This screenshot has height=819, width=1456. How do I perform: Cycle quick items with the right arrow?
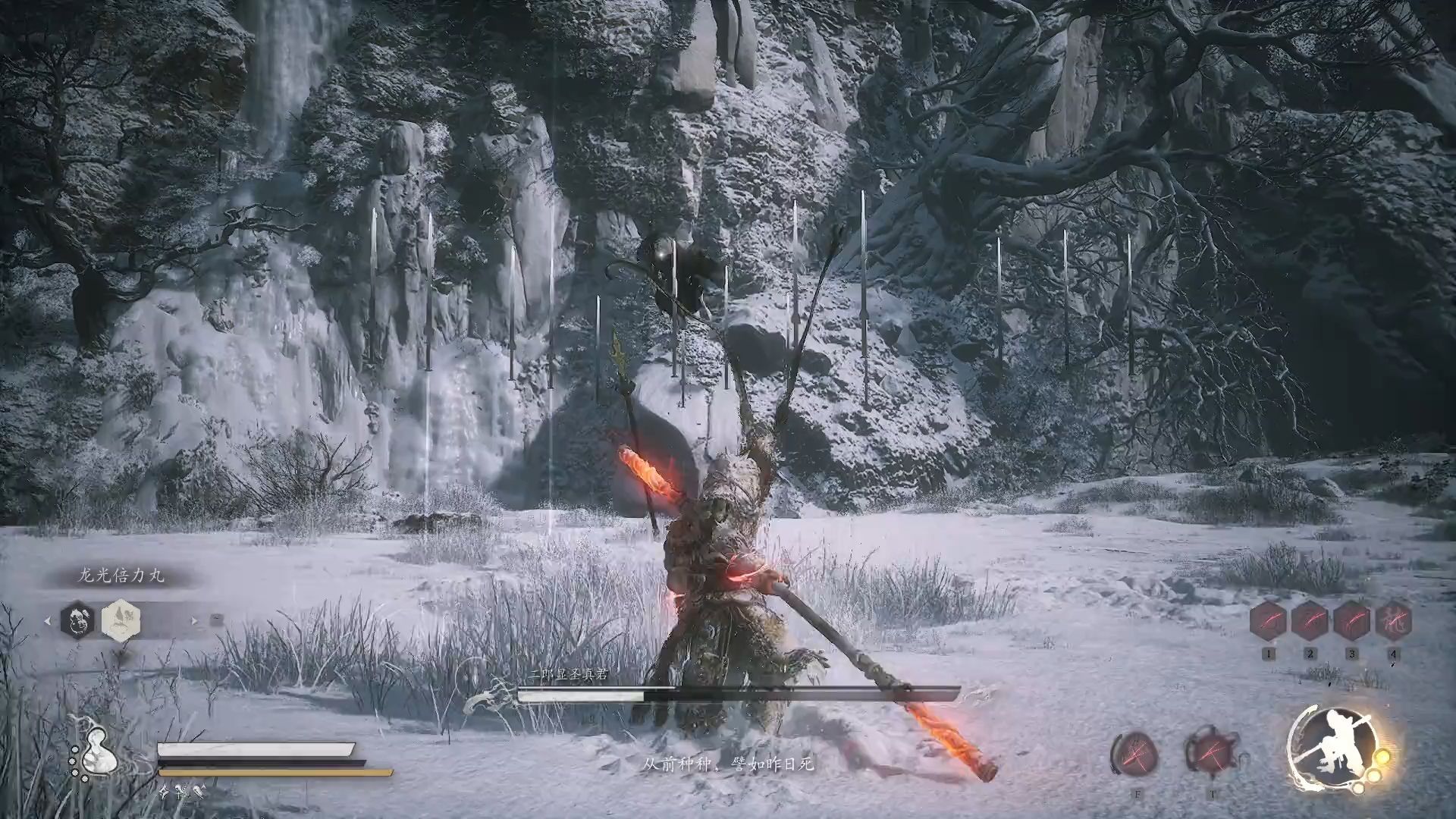195,620
